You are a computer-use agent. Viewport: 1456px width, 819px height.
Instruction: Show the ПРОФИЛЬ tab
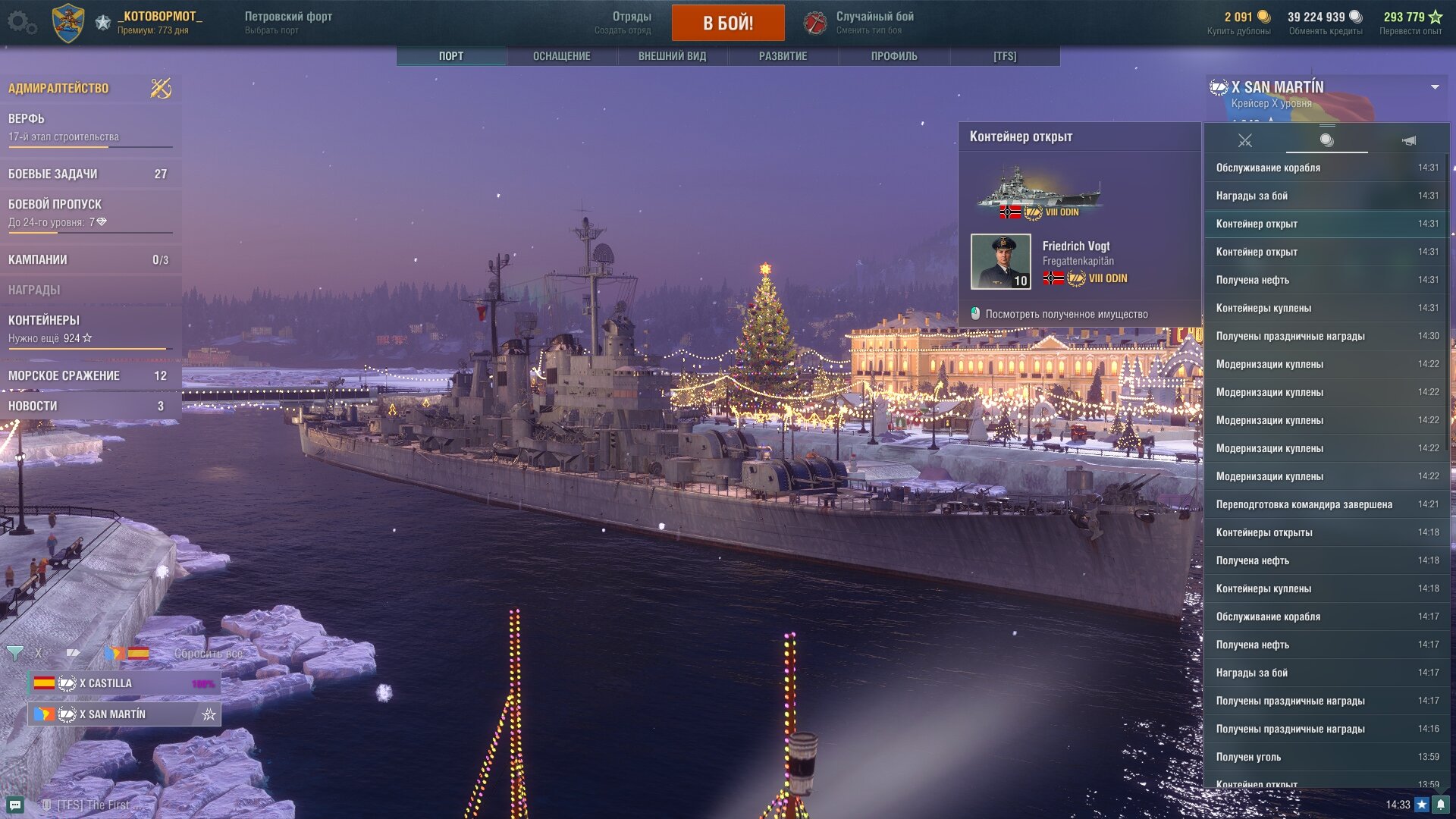pos(893,56)
